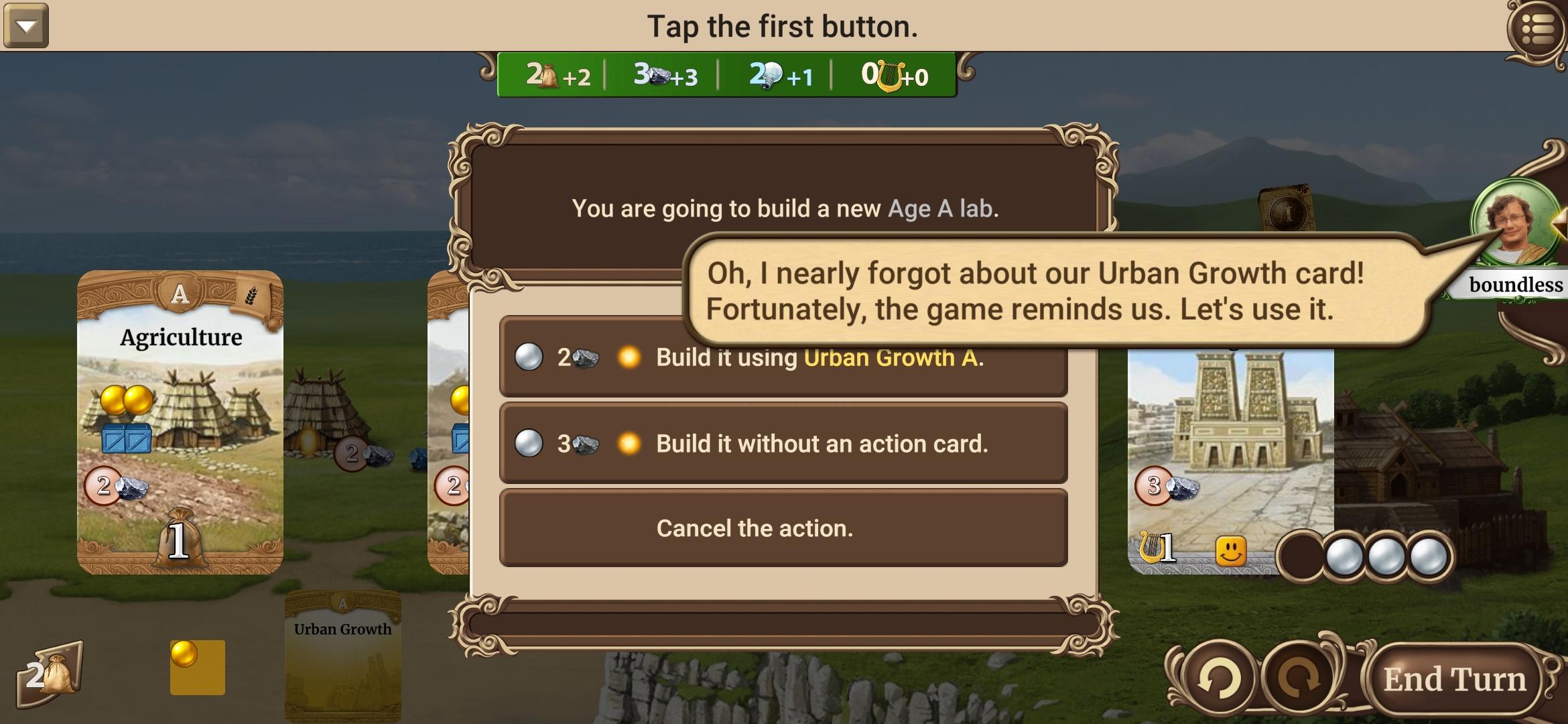Viewport: 1568px width, 724px height.
Task: Expand the top-left dropdown arrow
Action: point(27,27)
